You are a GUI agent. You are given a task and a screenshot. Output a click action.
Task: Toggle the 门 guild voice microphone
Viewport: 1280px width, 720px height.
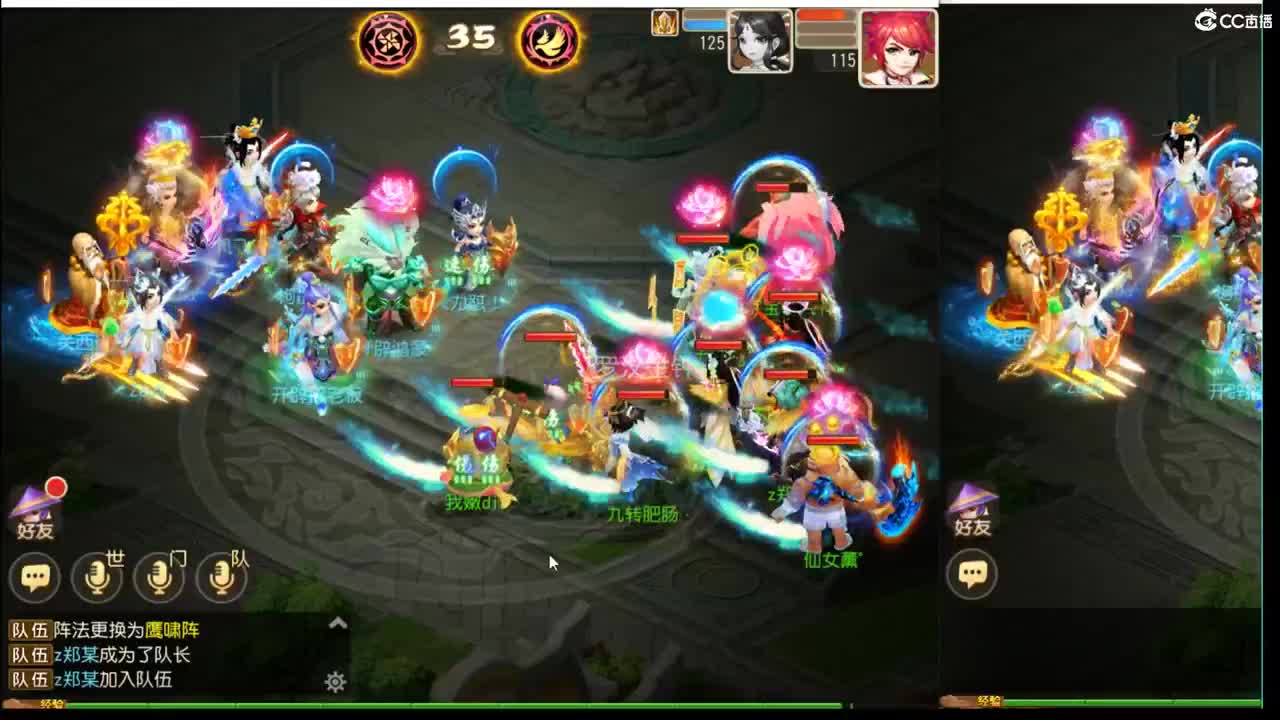(x=160, y=578)
